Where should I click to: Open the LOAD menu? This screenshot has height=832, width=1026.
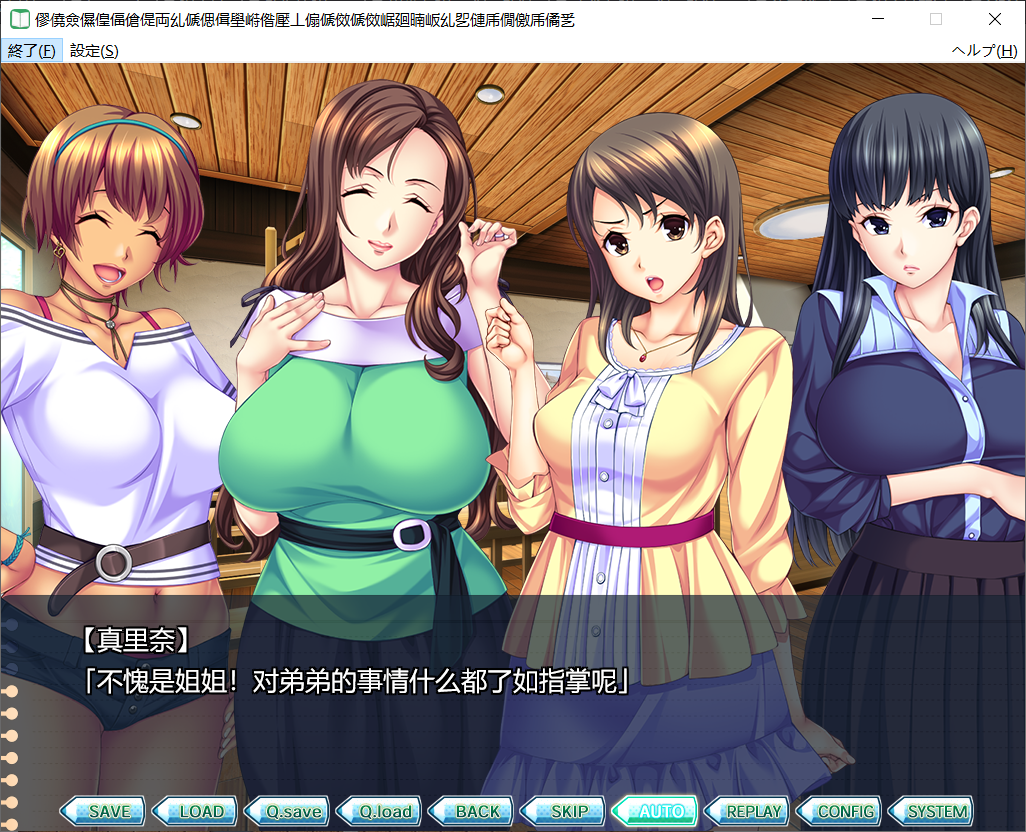[196, 811]
